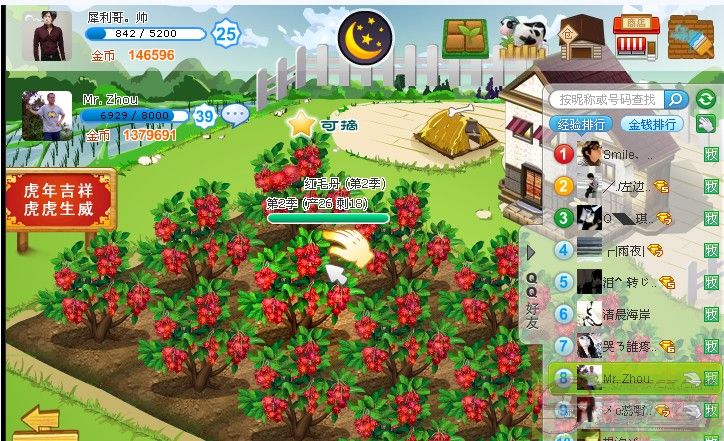
Task: Select rank 6 friend 清晨海岸
Action: pos(625,314)
